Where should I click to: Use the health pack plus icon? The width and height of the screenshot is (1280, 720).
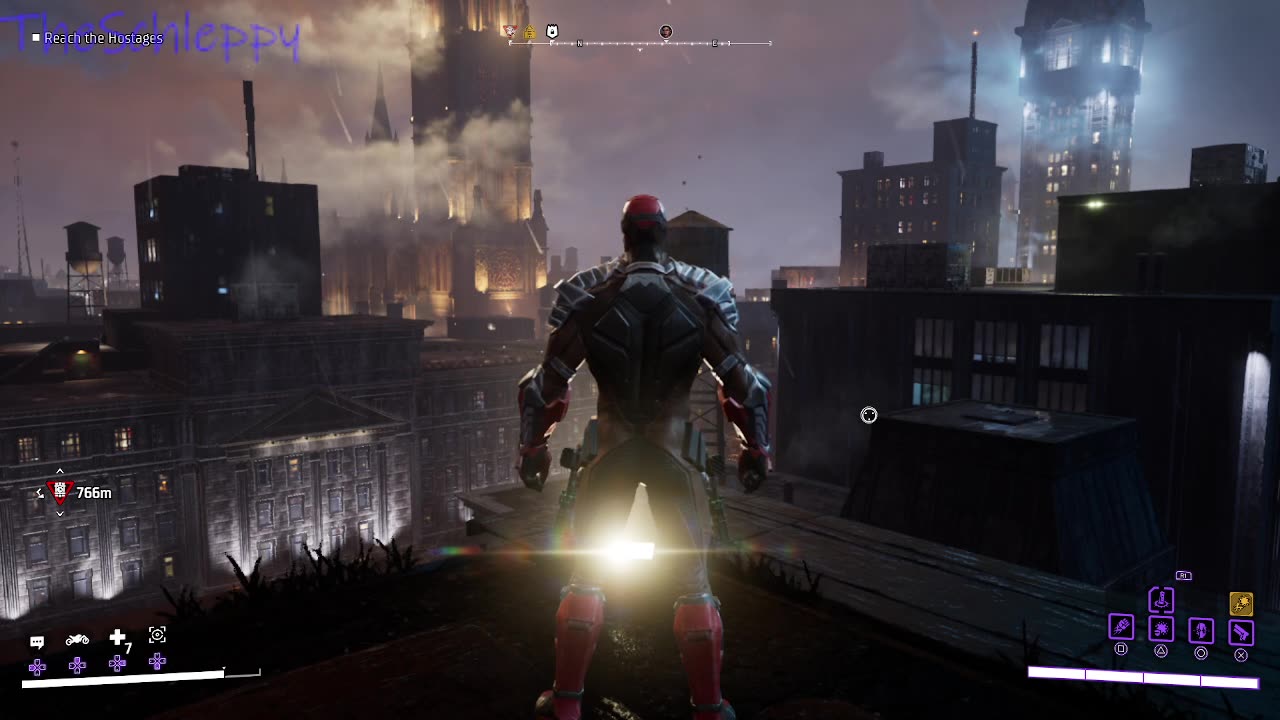coord(118,637)
